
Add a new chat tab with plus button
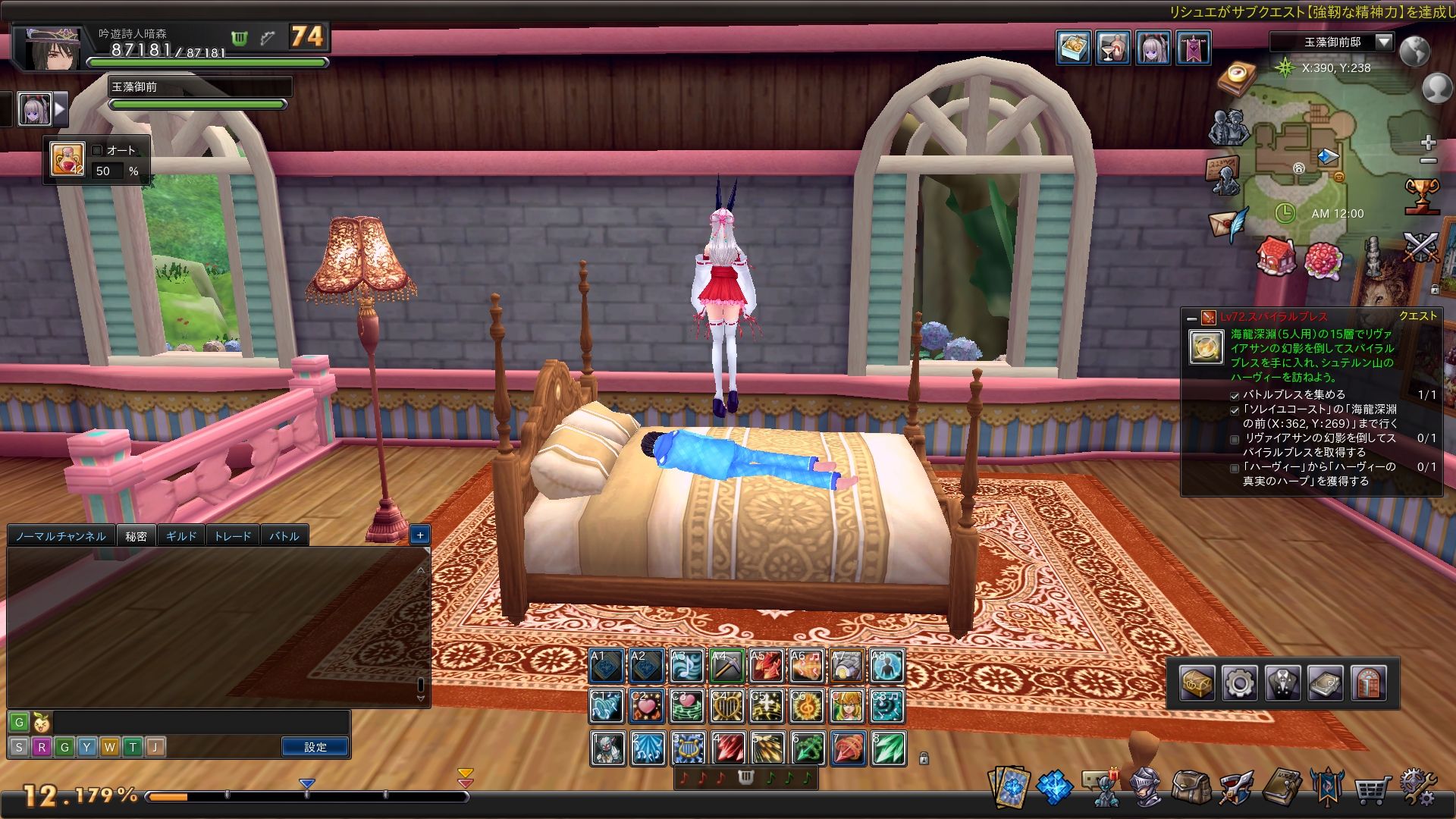[420, 535]
